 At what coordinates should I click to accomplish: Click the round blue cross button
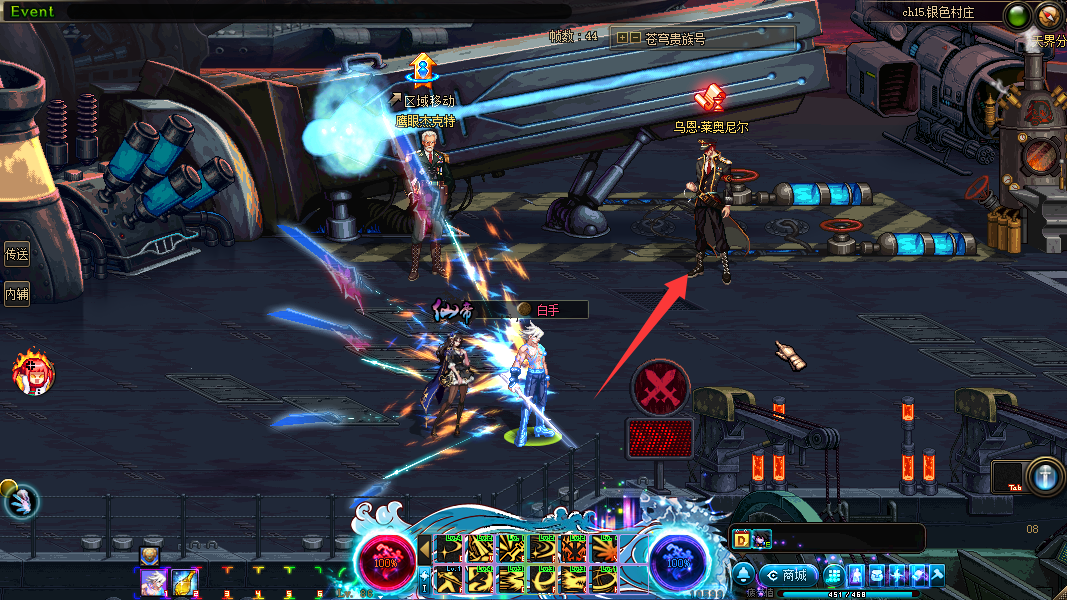[x=1045, y=476]
